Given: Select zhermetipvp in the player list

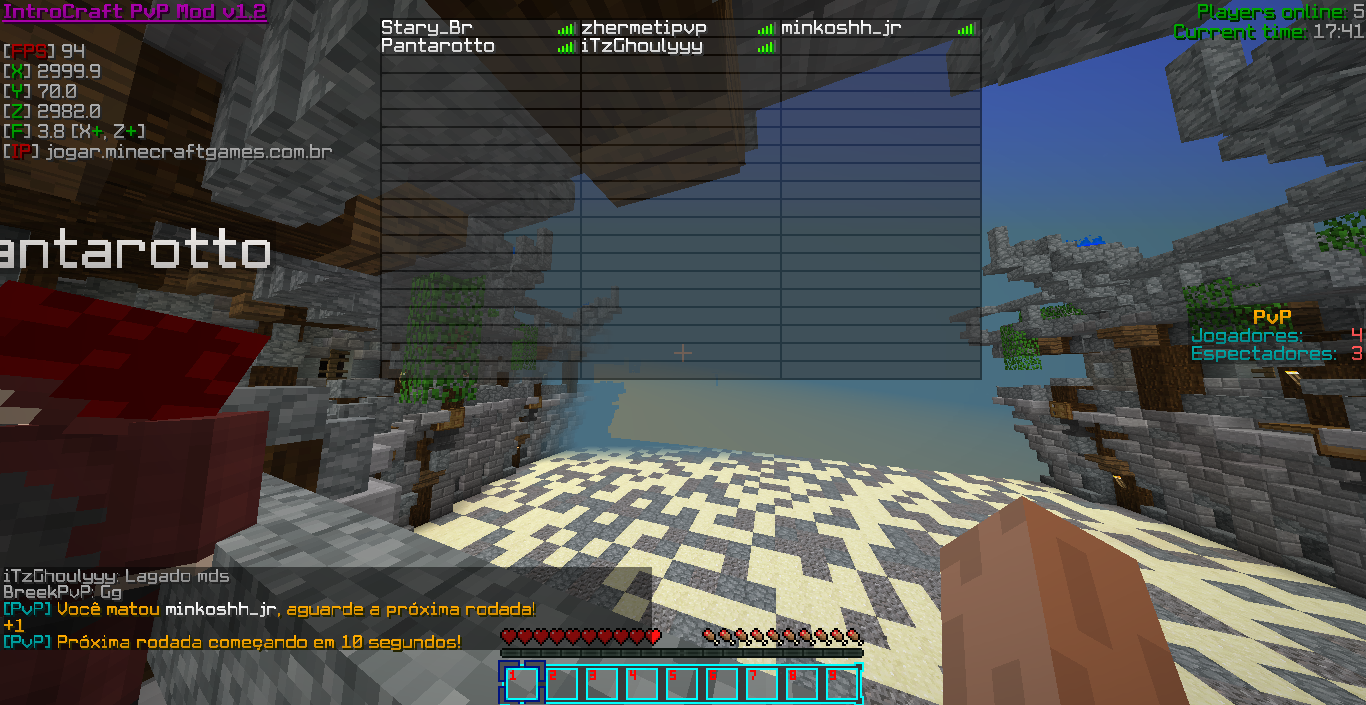Looking at the screenshot, I should point(644,28).
